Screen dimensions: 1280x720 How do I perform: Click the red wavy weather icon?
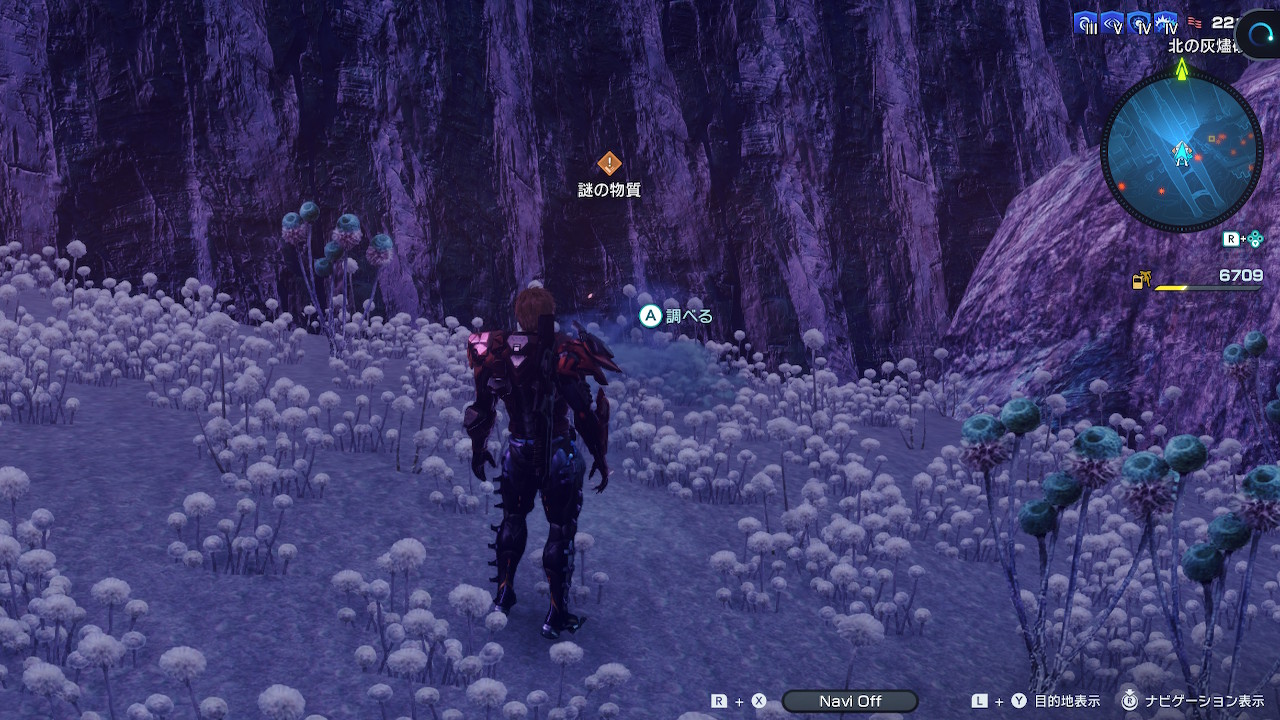pos(1193,23)
